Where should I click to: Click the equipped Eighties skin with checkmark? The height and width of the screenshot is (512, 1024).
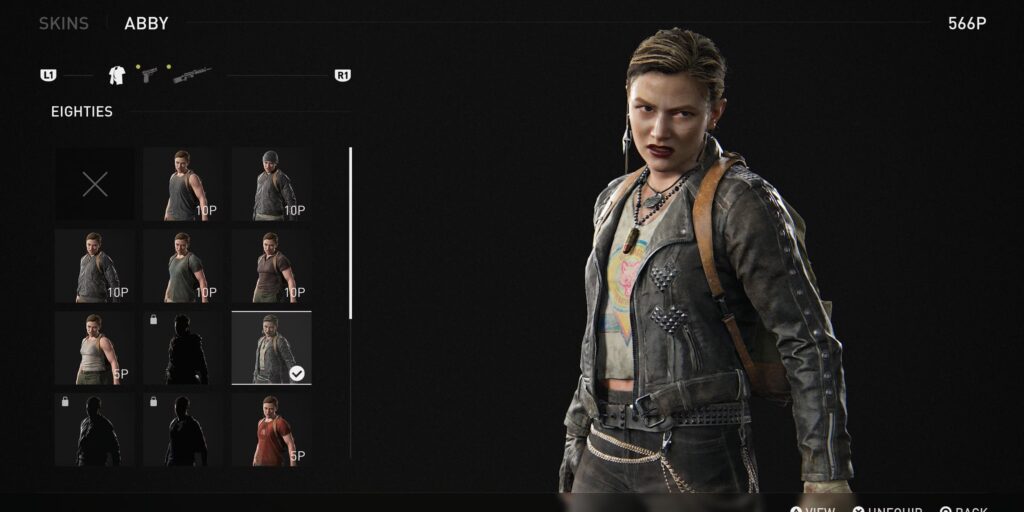pyautogui.click(x=271, y=348)
